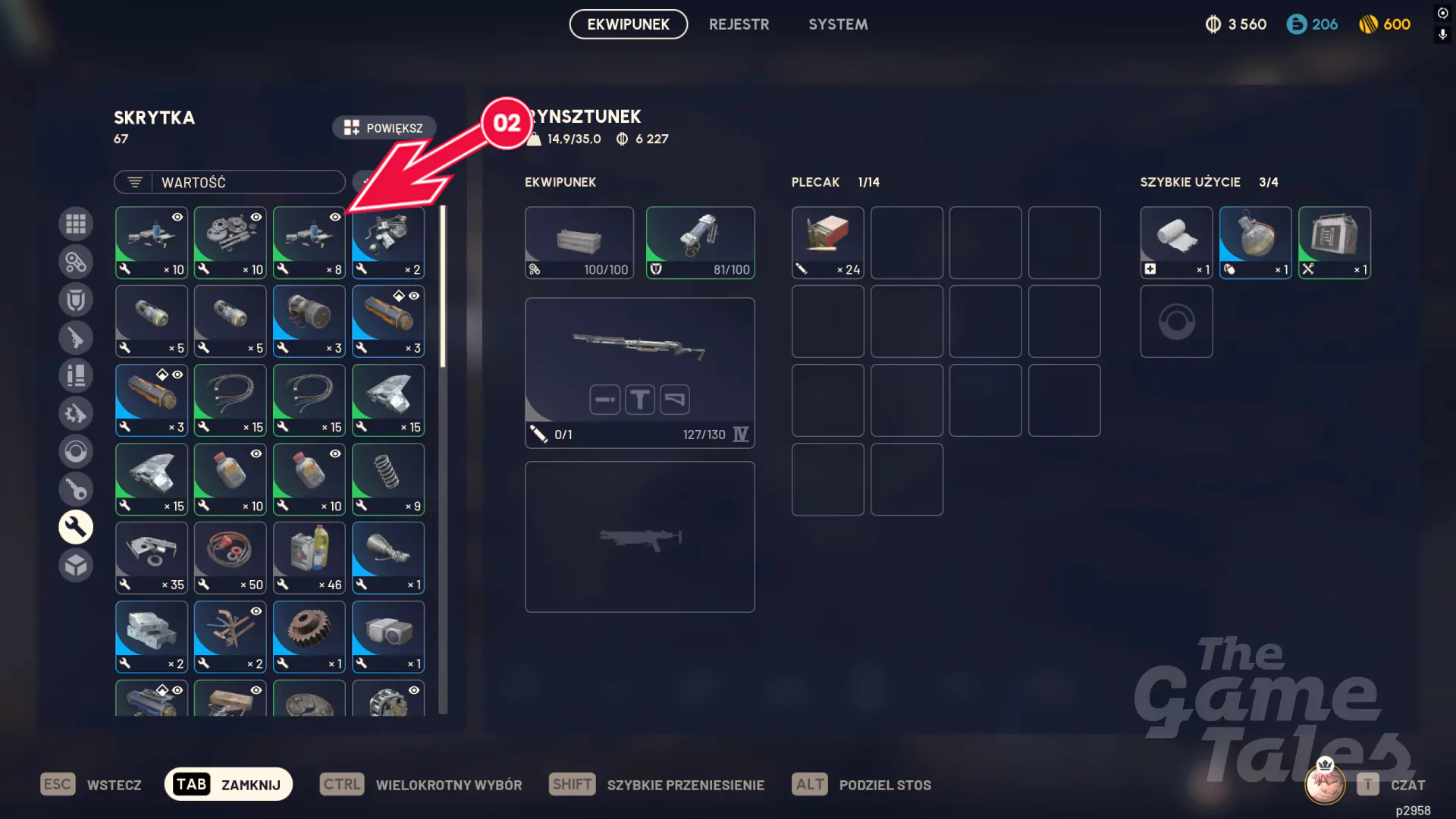Open the all items grid category
The width and height of the screenshot is (1456, 819).
point(76,224)
